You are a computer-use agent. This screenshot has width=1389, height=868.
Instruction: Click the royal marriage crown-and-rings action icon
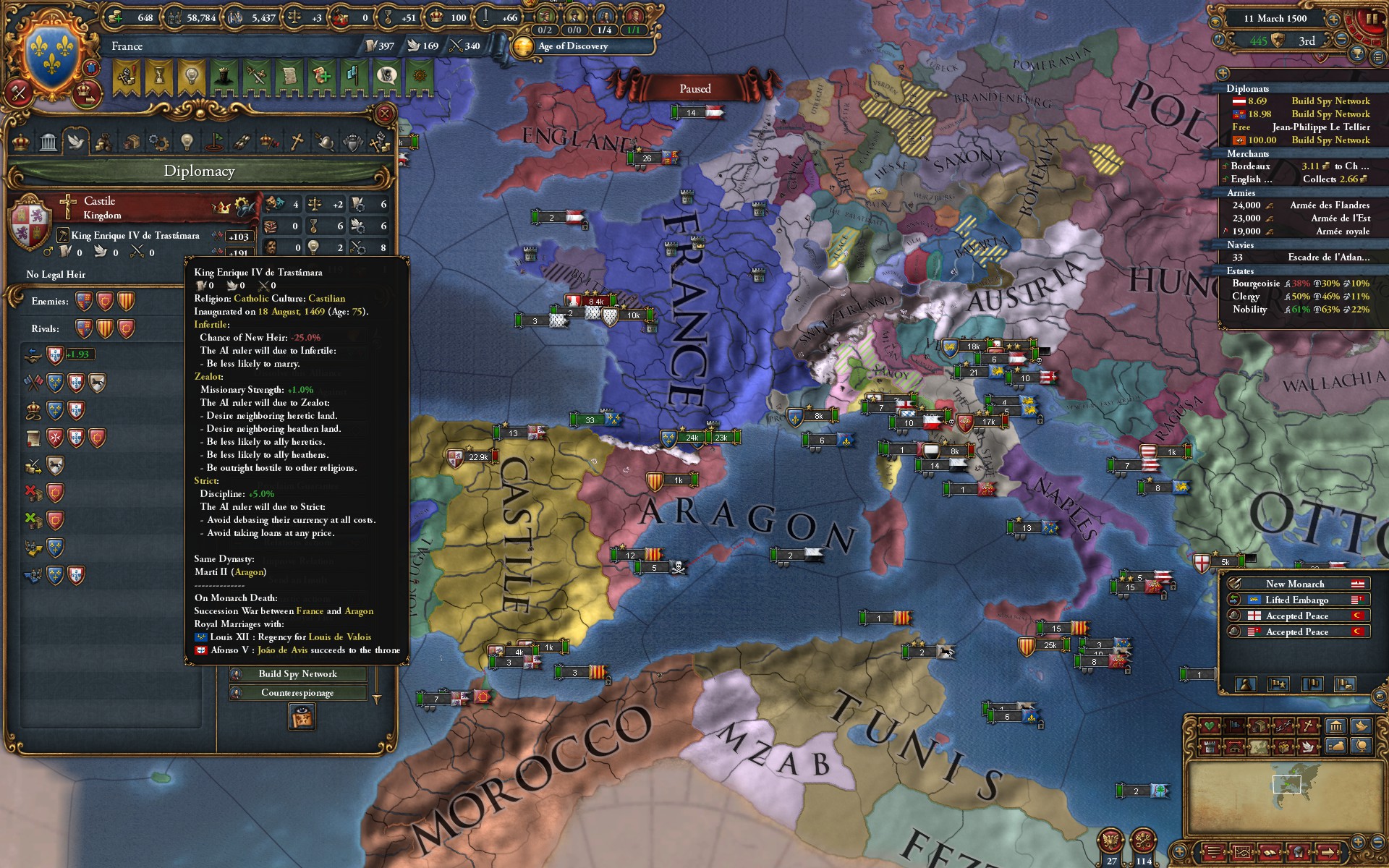coord(34,409)
